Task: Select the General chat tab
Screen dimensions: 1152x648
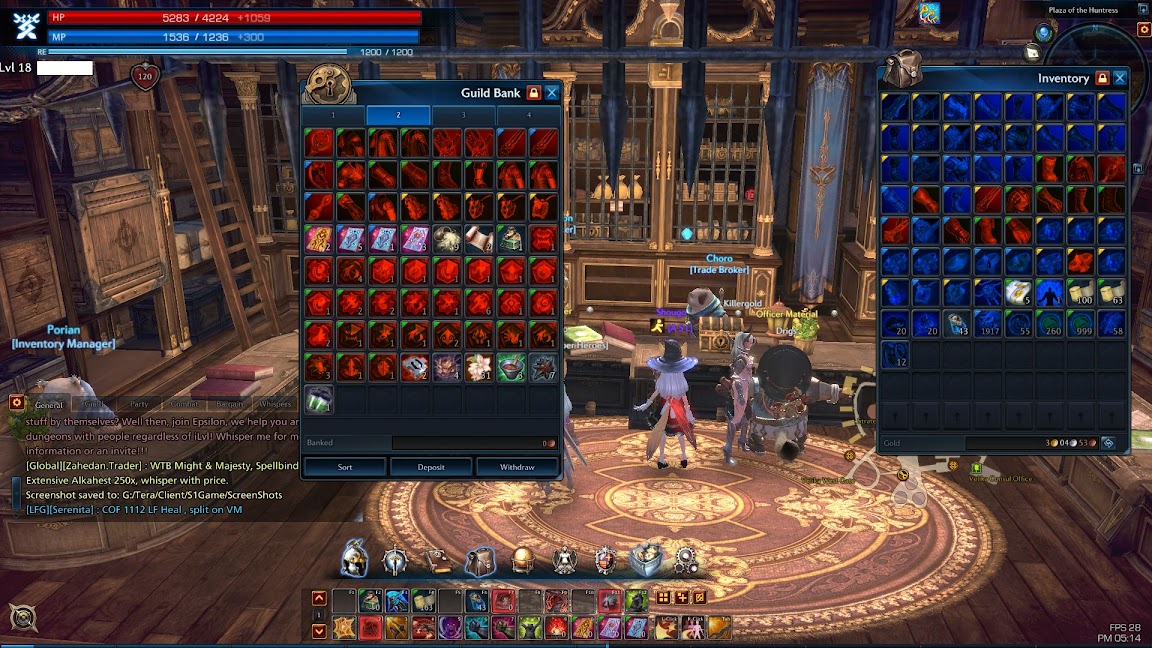Action: point(49,405)
